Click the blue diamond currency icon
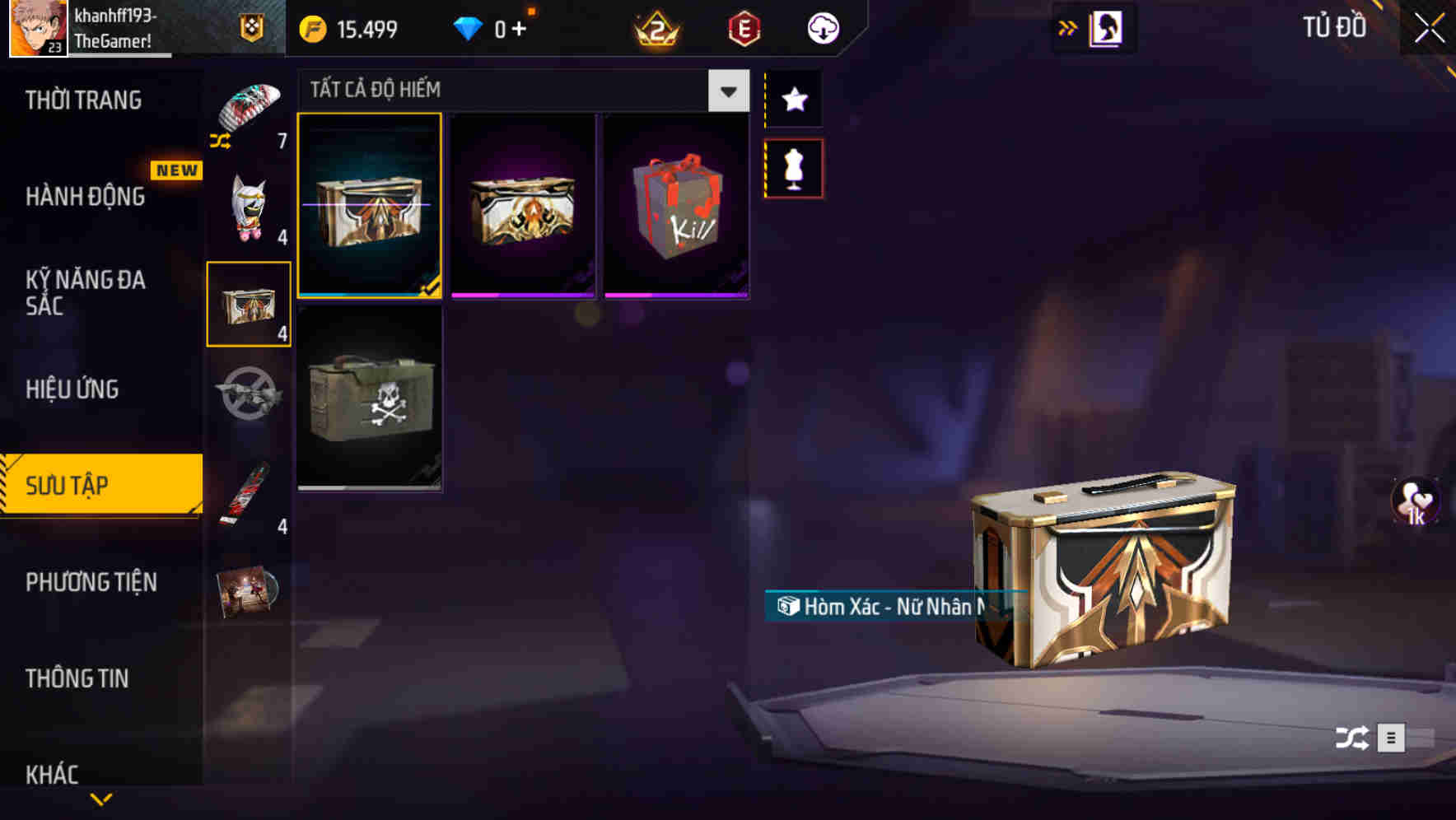The height and width of the screenshot is (820, 1456). click(x=468, y=27)
